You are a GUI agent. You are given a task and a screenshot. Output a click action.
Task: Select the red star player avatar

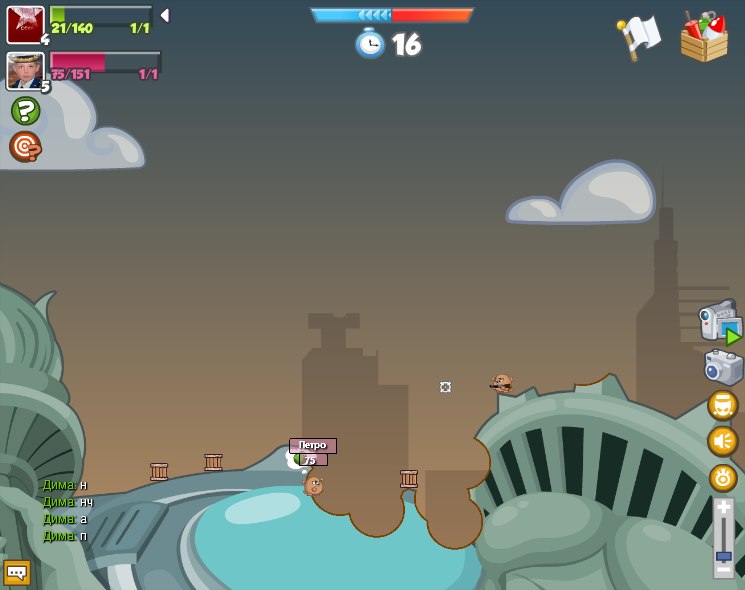25,24
